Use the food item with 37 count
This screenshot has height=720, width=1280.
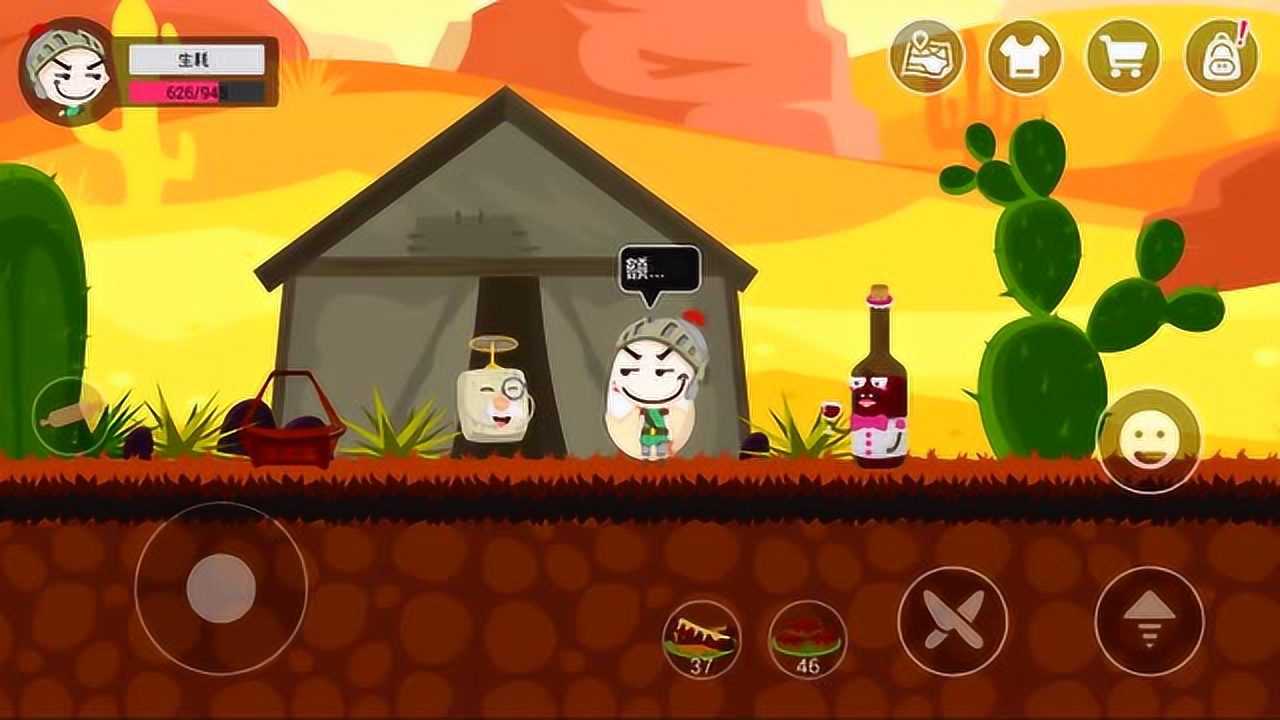coord(701,640)
